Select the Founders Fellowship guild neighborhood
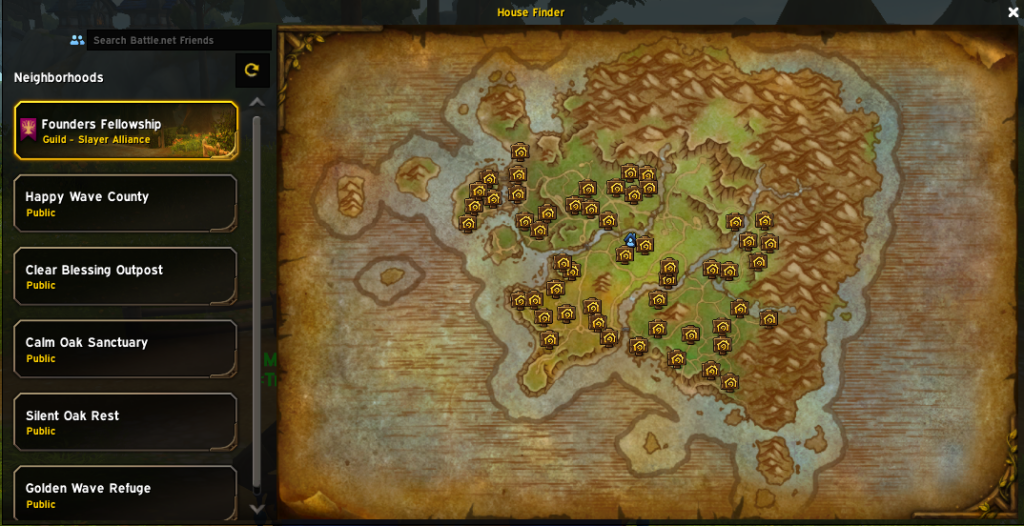The image size is (1024, 526). [x=126, y=131]
